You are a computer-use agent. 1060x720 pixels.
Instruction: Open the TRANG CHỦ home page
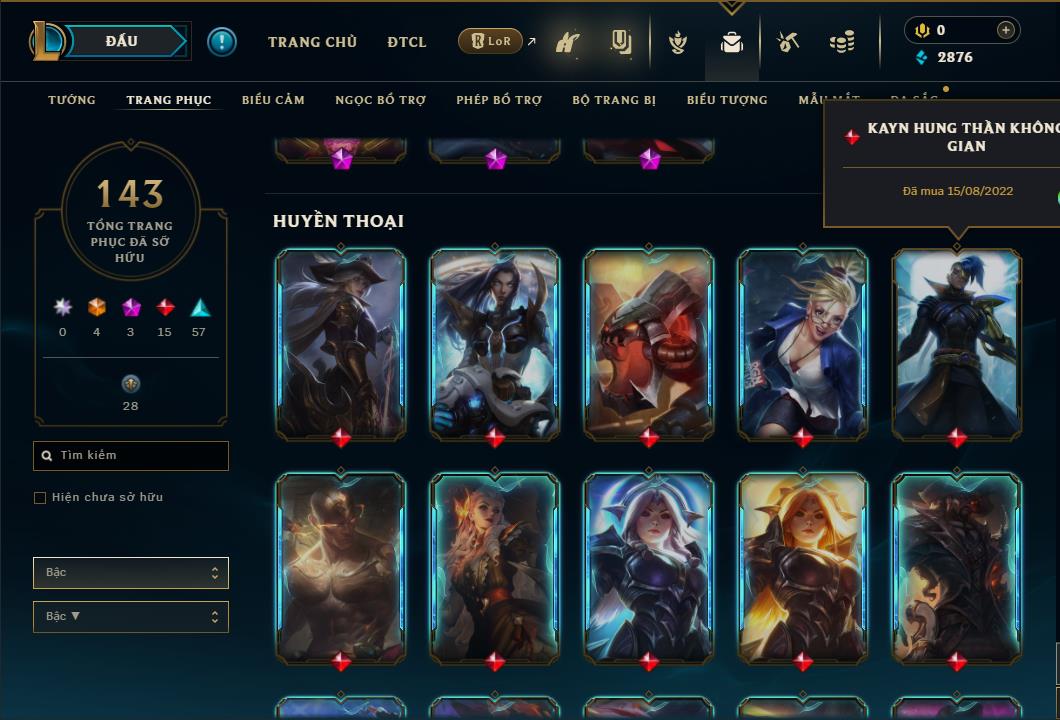[x=312, y=42]
